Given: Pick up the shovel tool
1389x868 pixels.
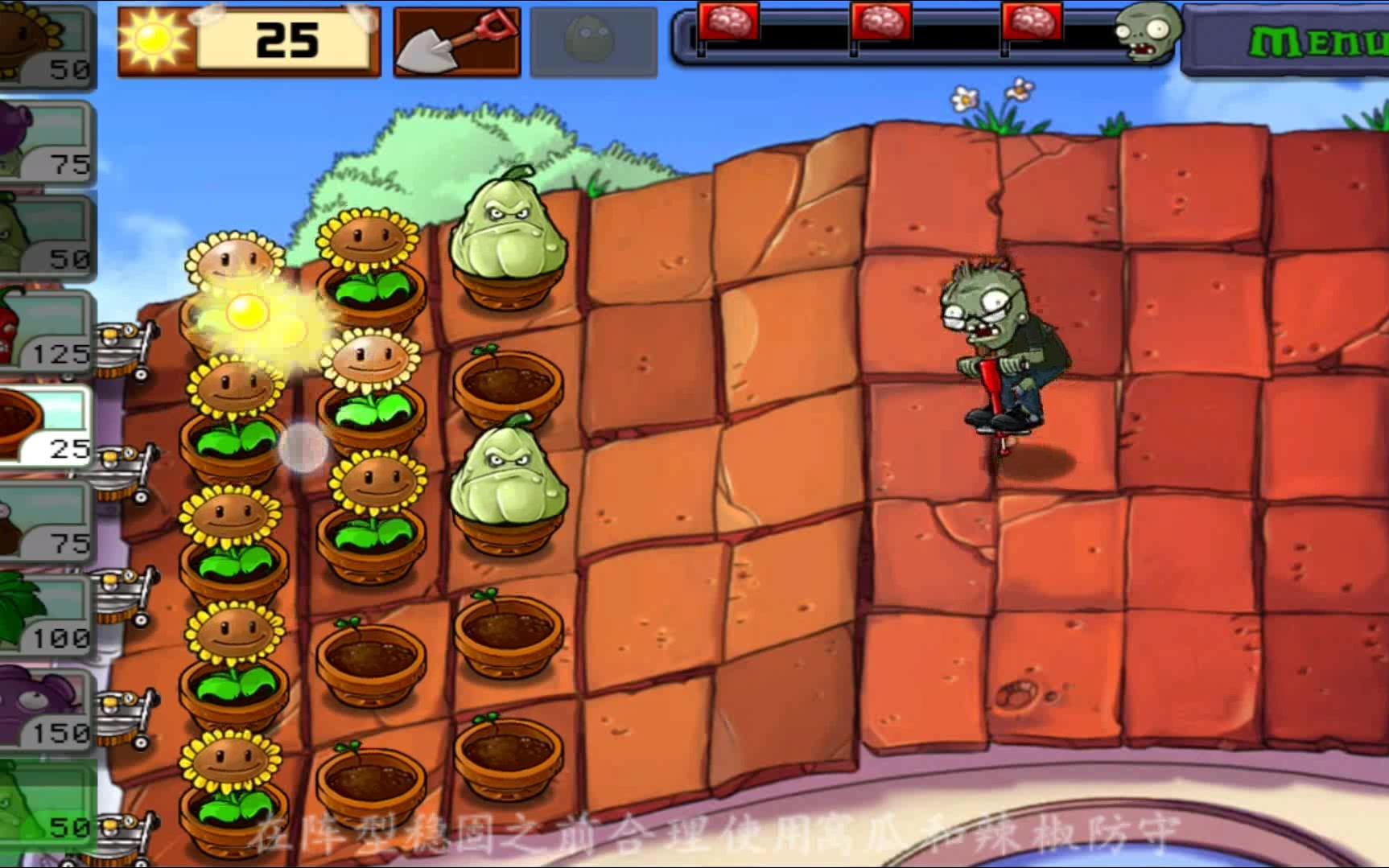Looking at the screenshot, I should pos(456,42).
